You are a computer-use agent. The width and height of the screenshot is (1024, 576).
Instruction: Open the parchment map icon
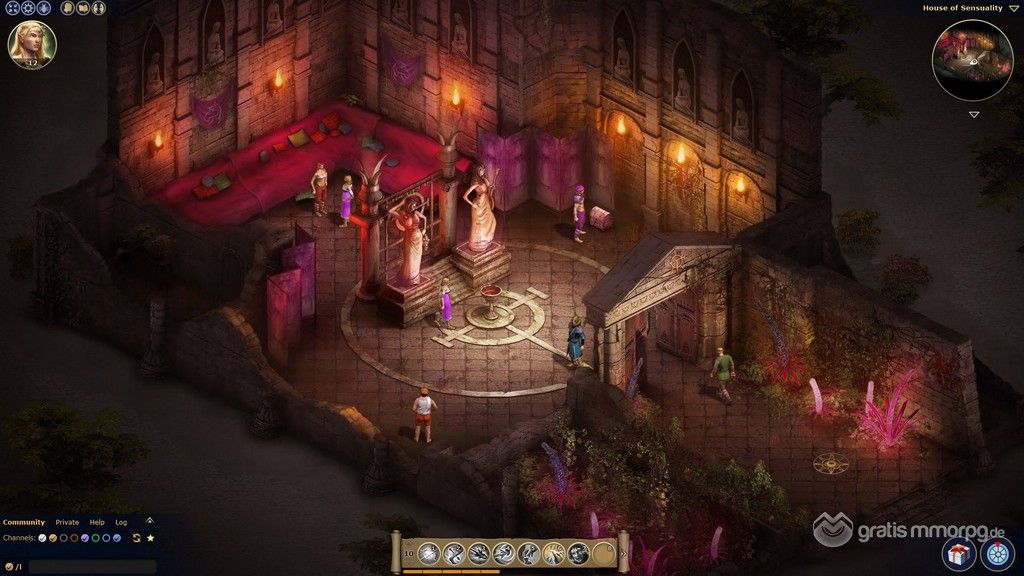tap(83, 8)
